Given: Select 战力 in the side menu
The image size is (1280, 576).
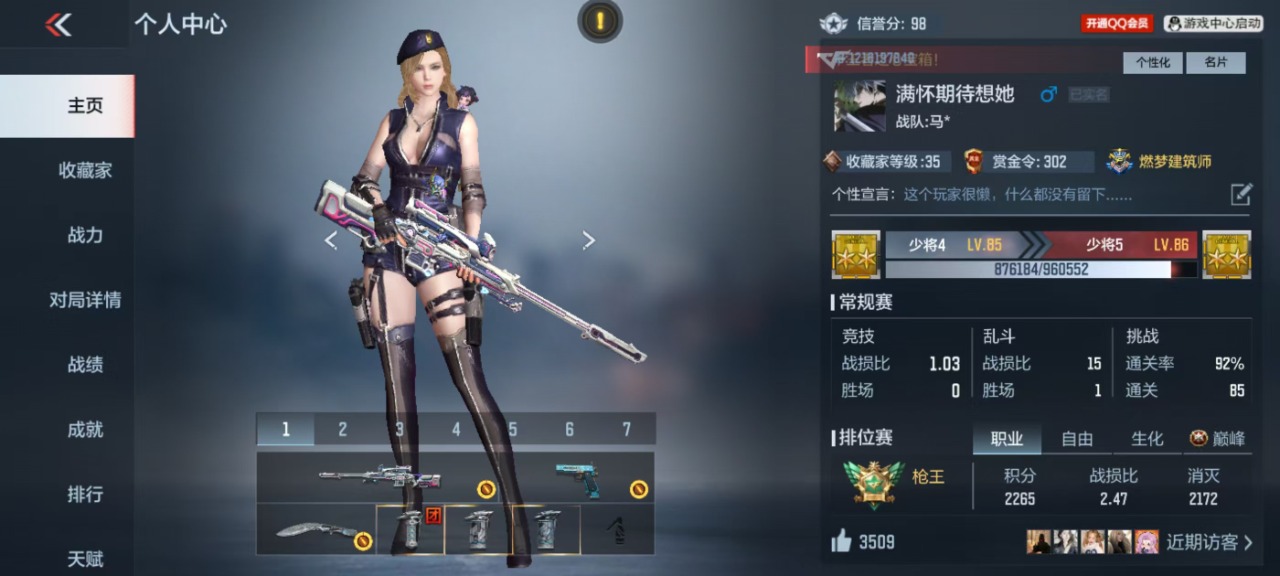Looking at the screenshot, I should point(85,235).
